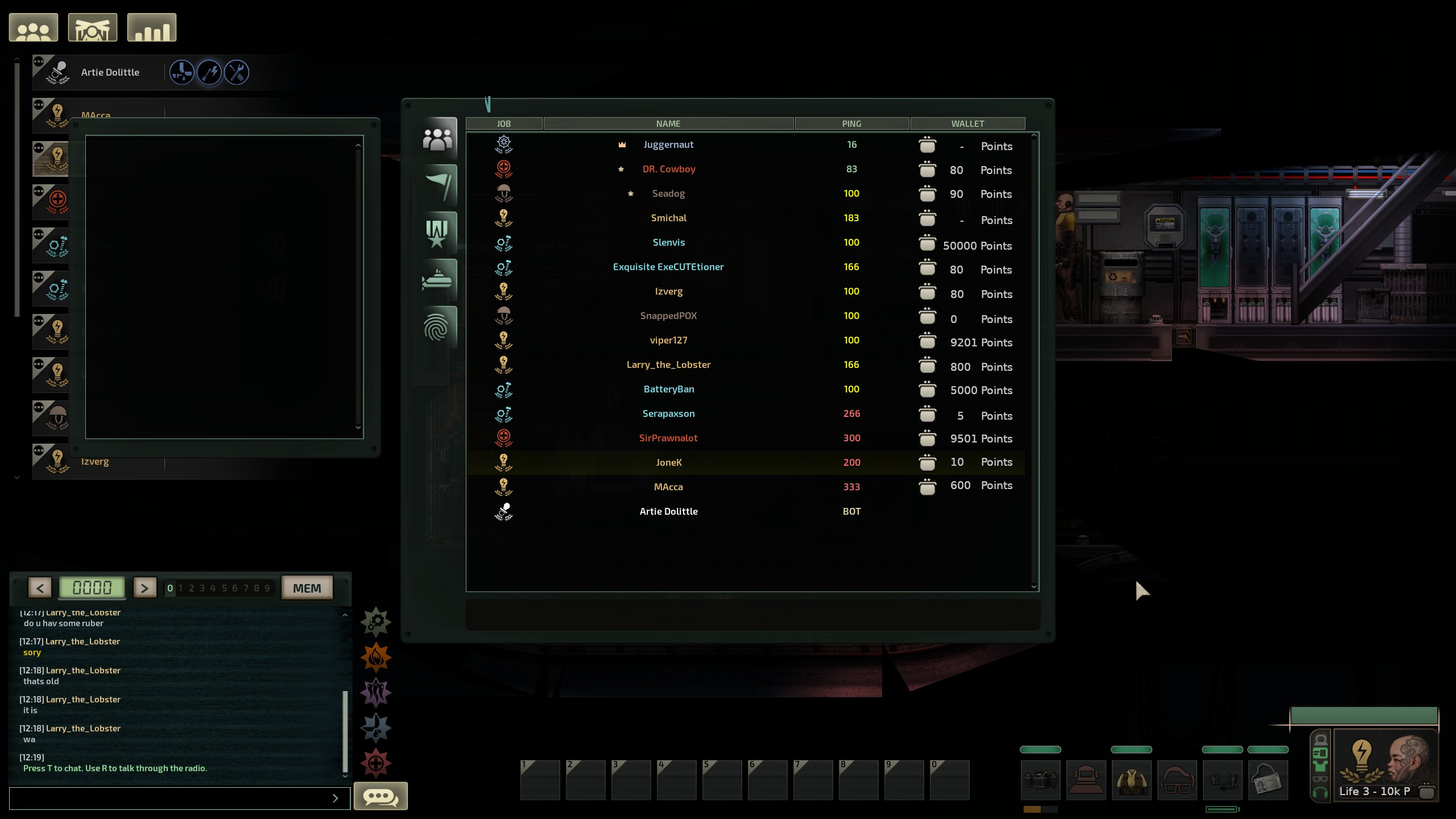1456x819 pixels.
Task: Click the wallet icon beside Slenvis
Action: tap(927, 243)
